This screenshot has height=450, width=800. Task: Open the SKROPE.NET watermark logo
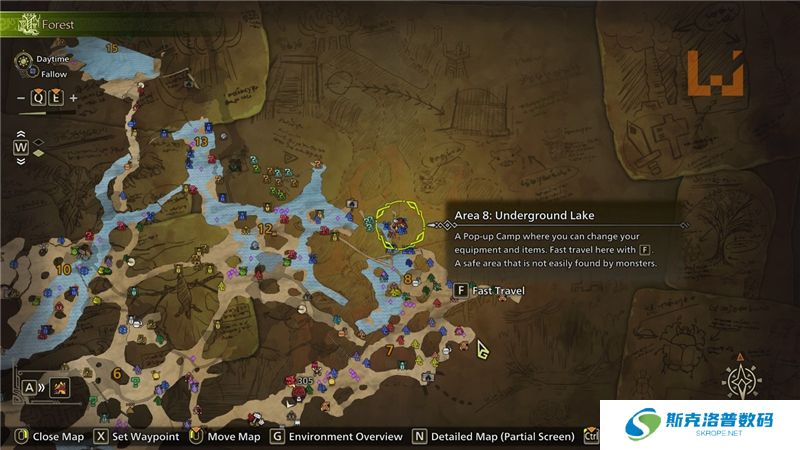700,427
